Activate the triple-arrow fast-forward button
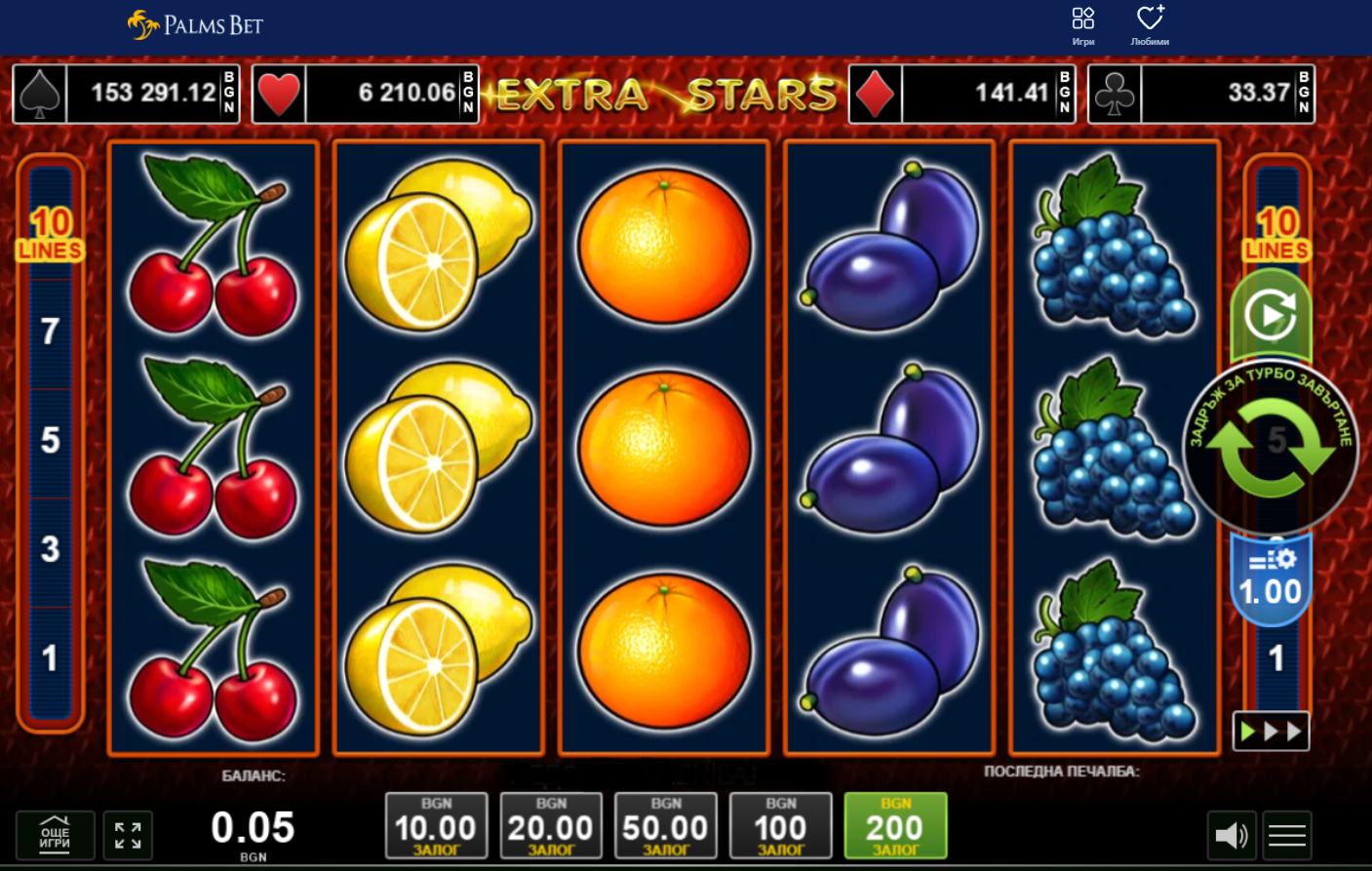Screen dimensions: 1372x871 point(1271,732)
